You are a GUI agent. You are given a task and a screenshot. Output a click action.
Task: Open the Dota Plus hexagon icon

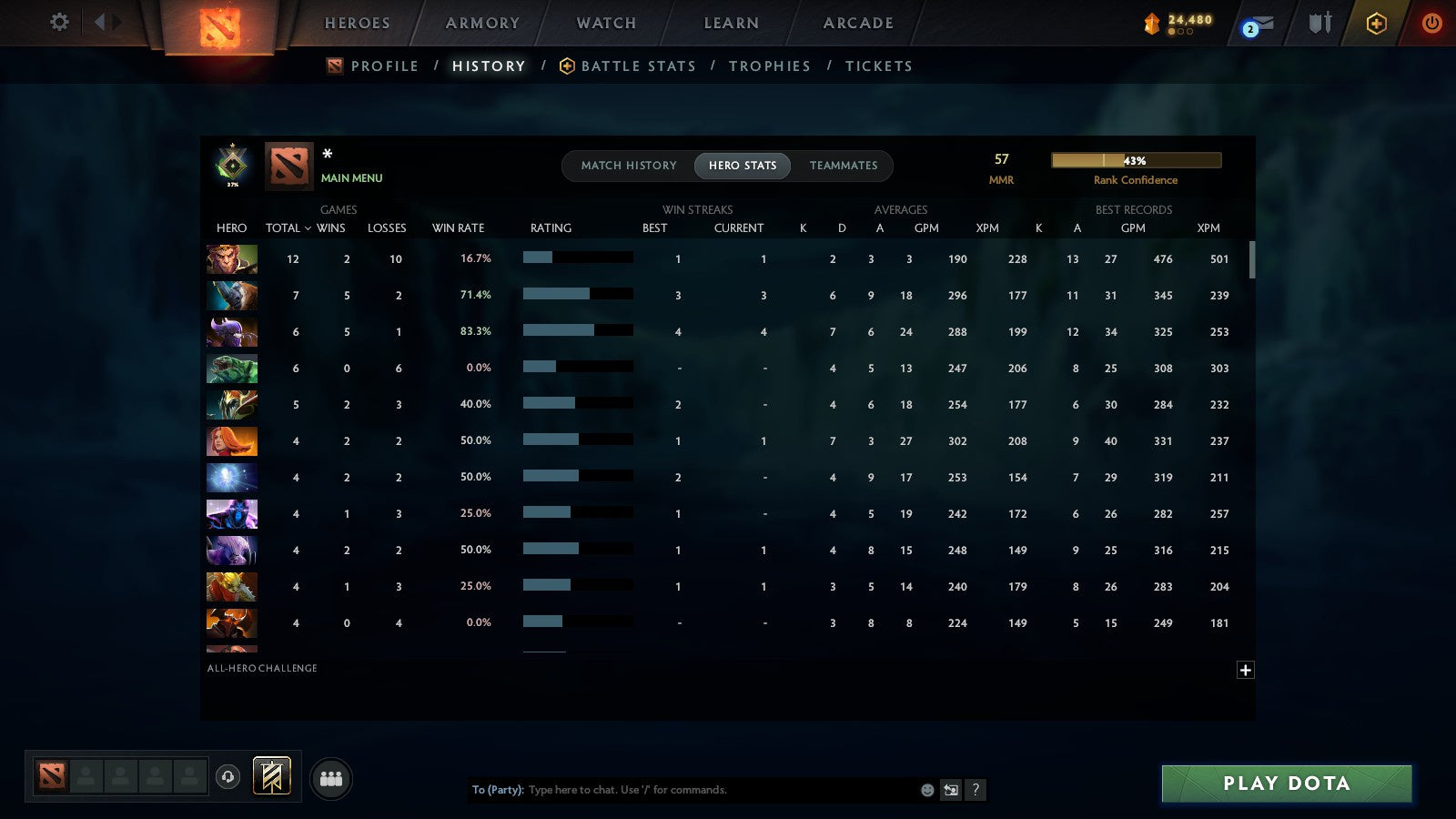pyautogui.click(x=1375, y=24)
